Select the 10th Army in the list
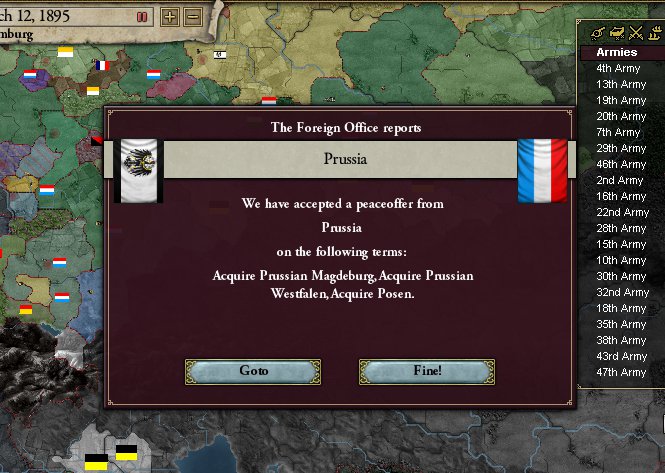Viewport: 665px width, 473px height. pyautogui.click(x=621, y=260)
